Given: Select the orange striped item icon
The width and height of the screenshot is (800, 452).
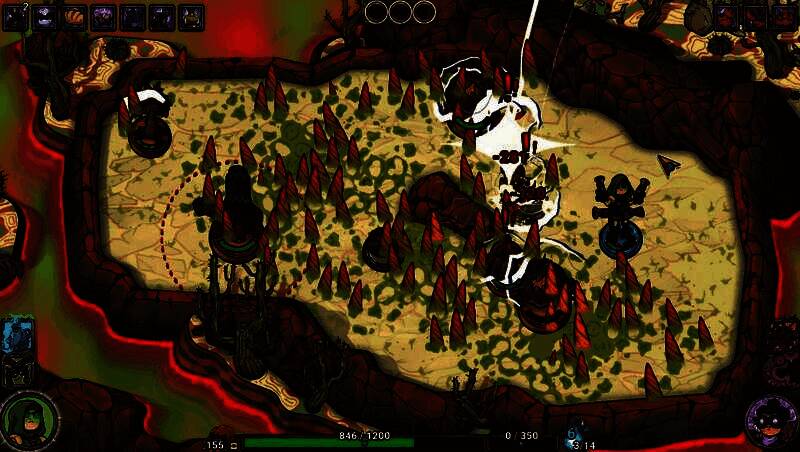Looking at the screenshot, I should 74,16.
